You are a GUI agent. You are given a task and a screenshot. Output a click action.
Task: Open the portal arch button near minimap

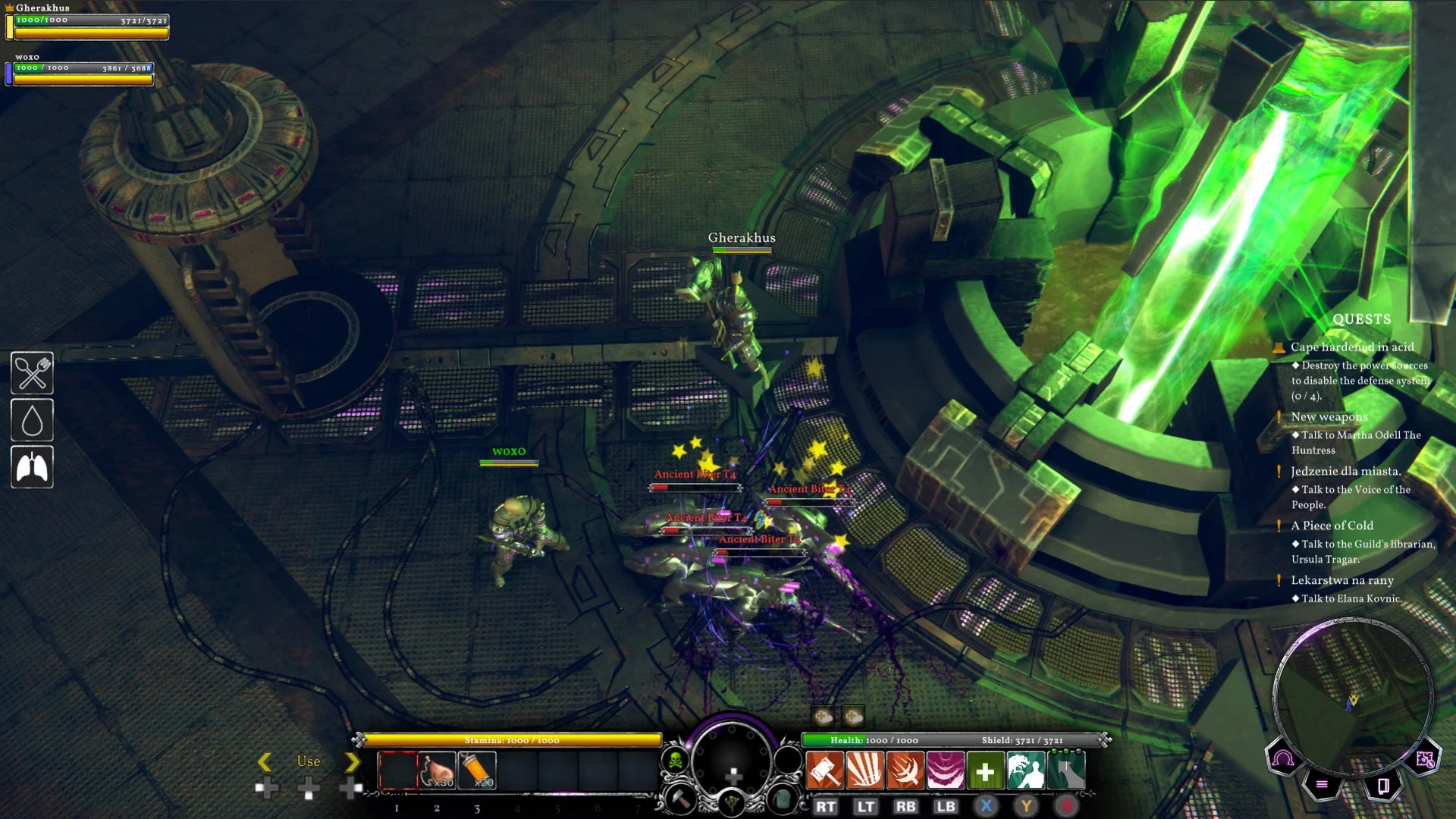tap(1283, 758)
